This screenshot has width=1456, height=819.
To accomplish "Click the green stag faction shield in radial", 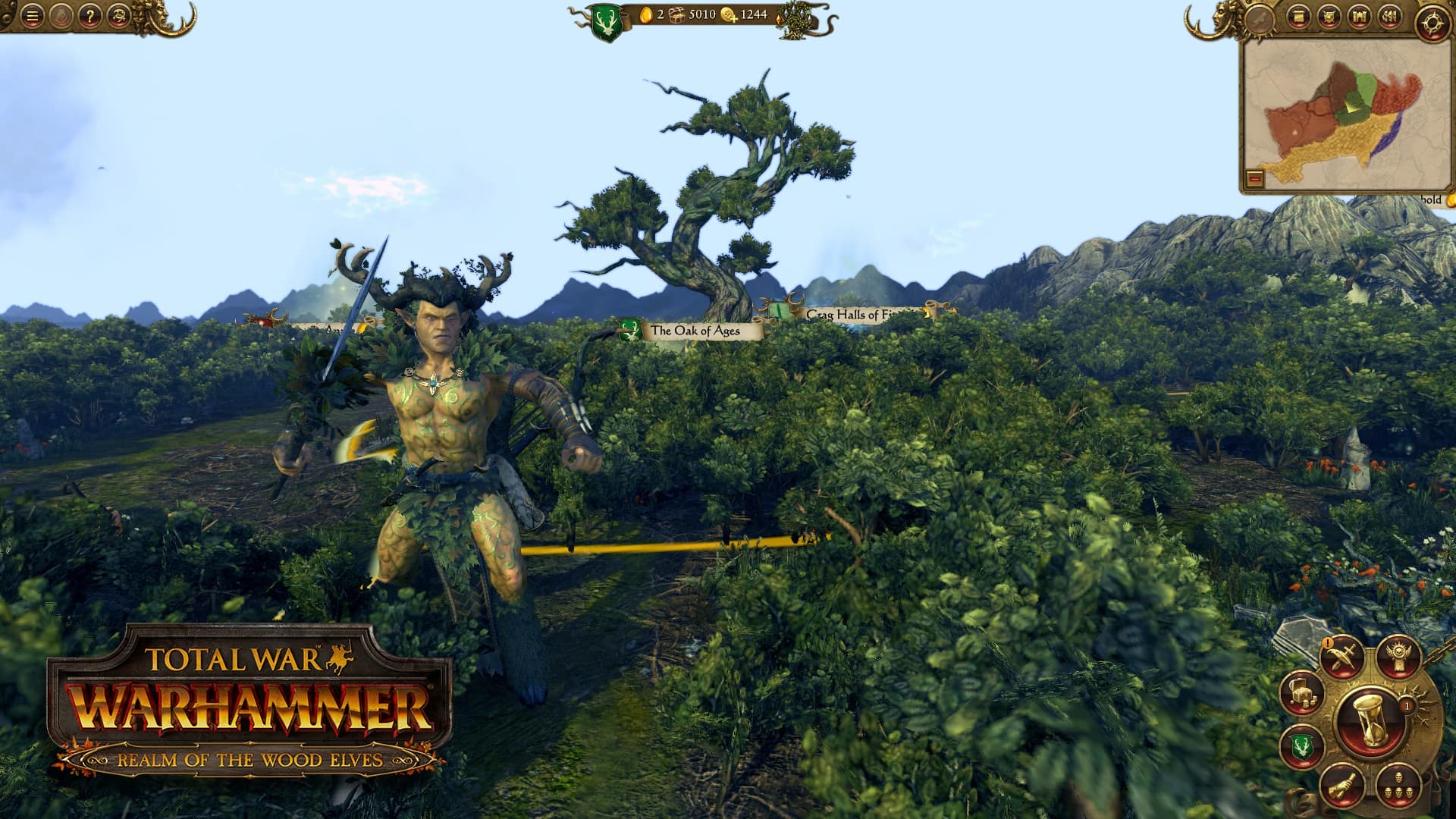I will click(1301, 747).
